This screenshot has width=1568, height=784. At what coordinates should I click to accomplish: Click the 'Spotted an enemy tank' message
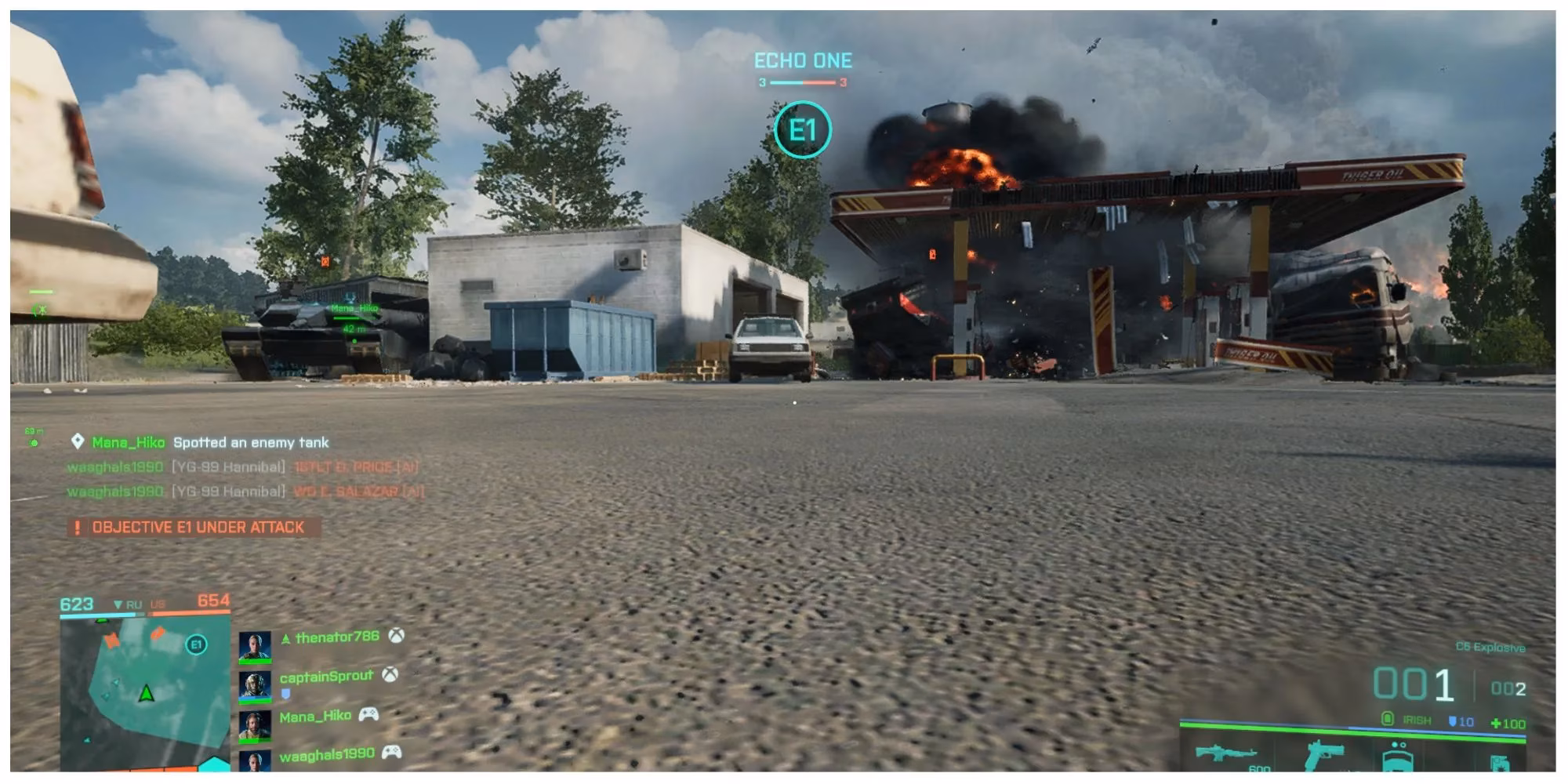(x=252, y=442)
